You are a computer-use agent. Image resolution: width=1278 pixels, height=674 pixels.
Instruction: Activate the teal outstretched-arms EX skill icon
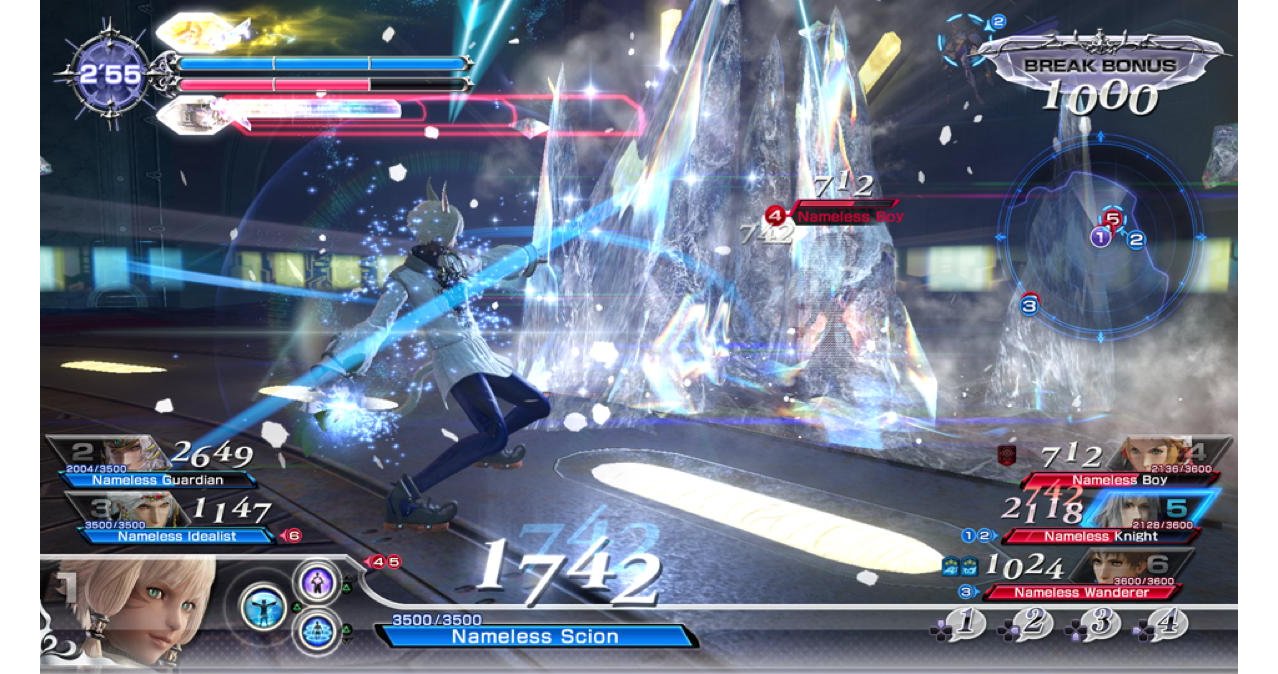tap(263, 607)
